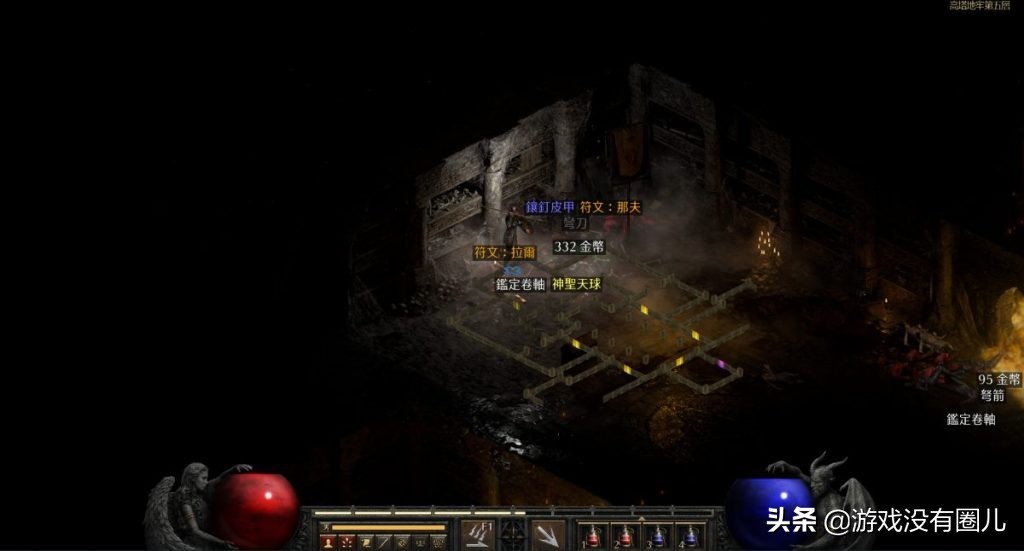Toggle the run/walk icon beside stamina bar
Image resolution: width=1024 pixels, height=551 pixels.
(323, 526)
